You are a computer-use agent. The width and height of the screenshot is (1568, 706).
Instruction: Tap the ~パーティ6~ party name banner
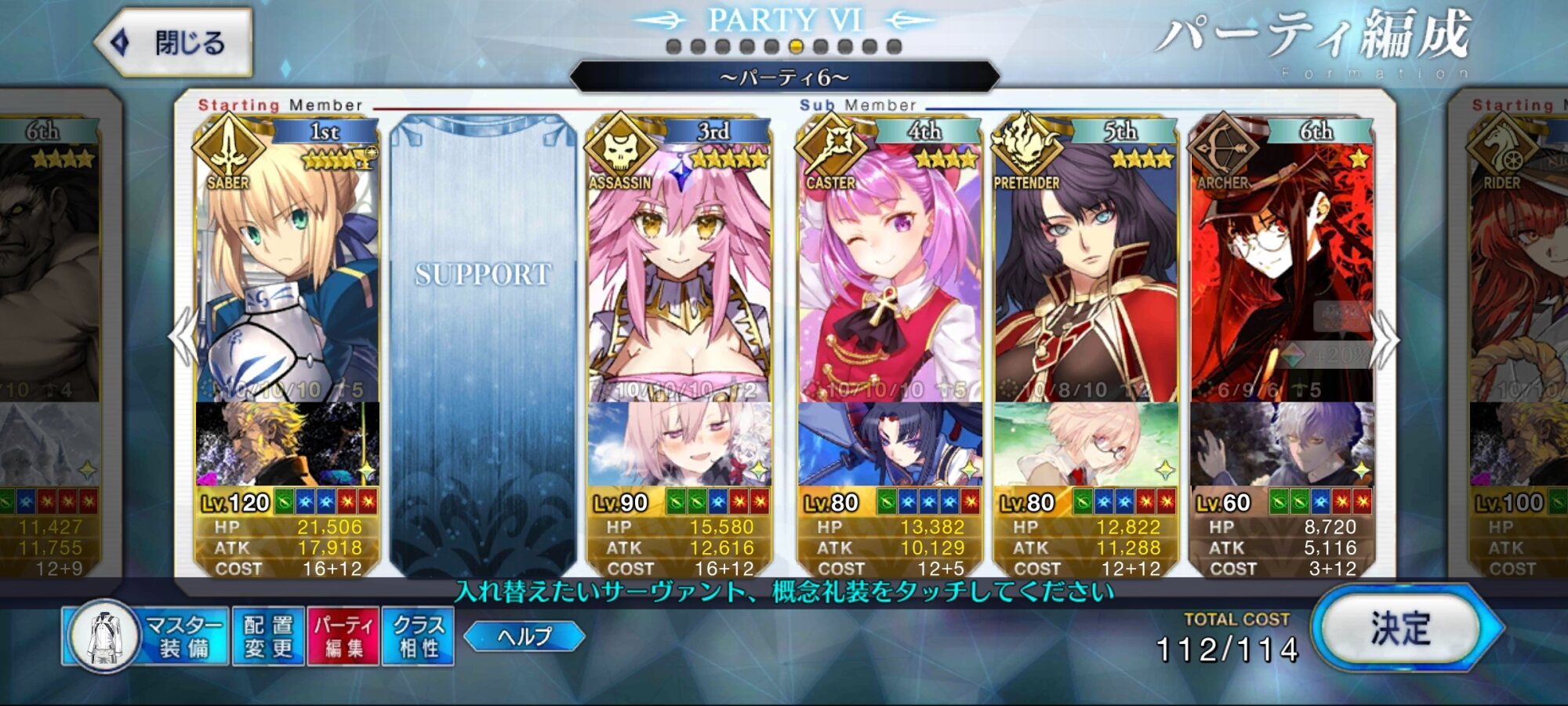pos(784,78)
